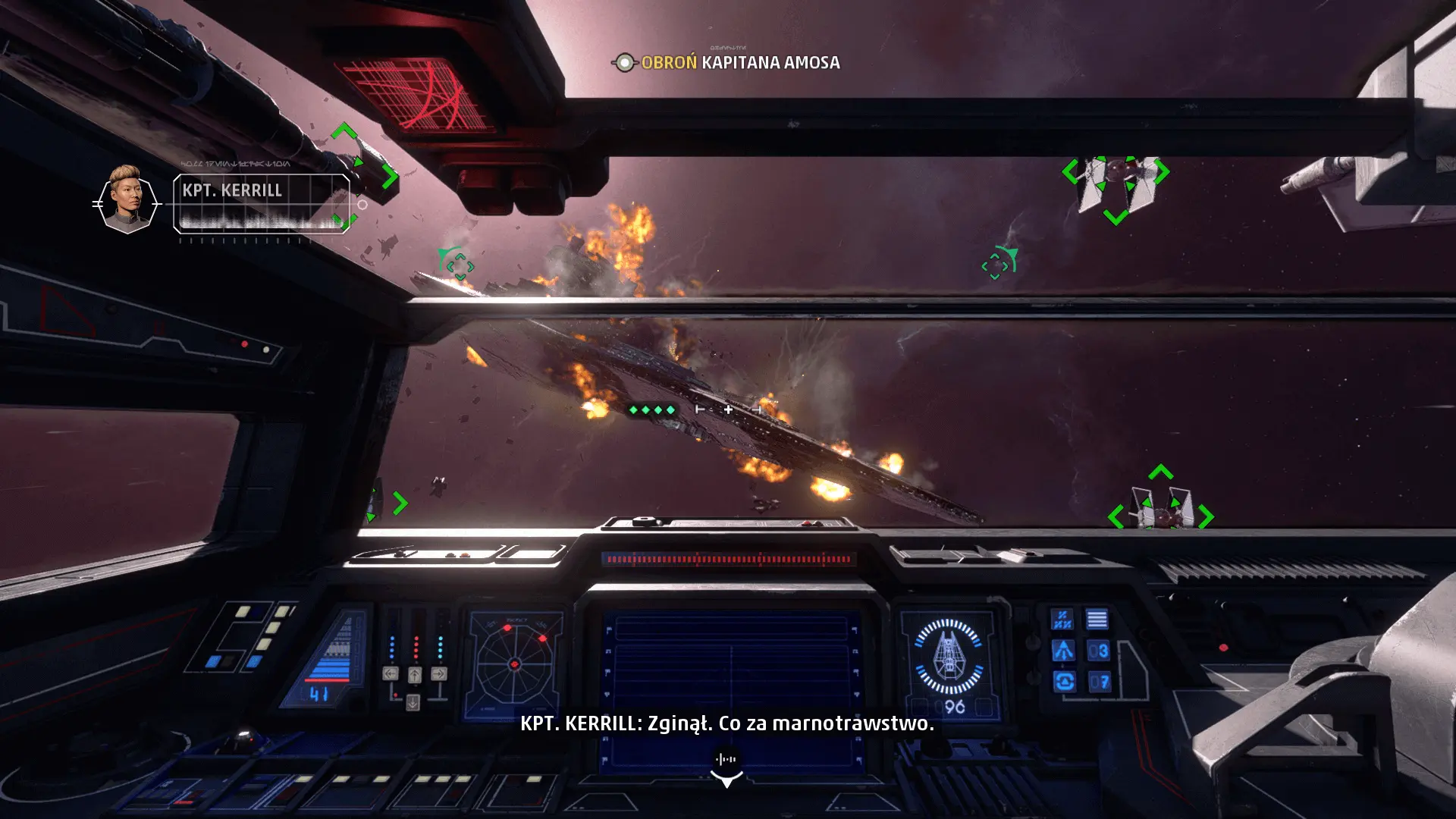
Task: Click the right-arrow power management button
Action: 439,673
